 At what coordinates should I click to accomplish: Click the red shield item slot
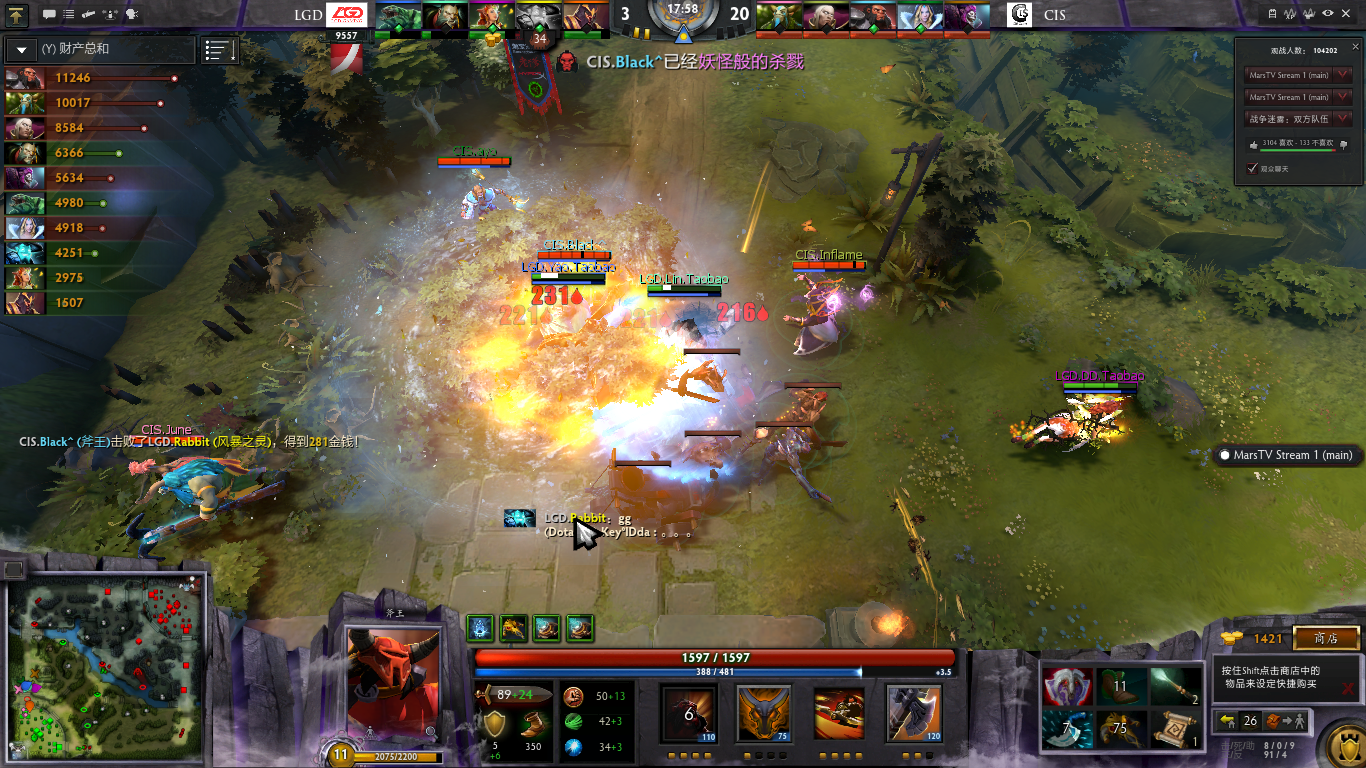click(1065, 686)
